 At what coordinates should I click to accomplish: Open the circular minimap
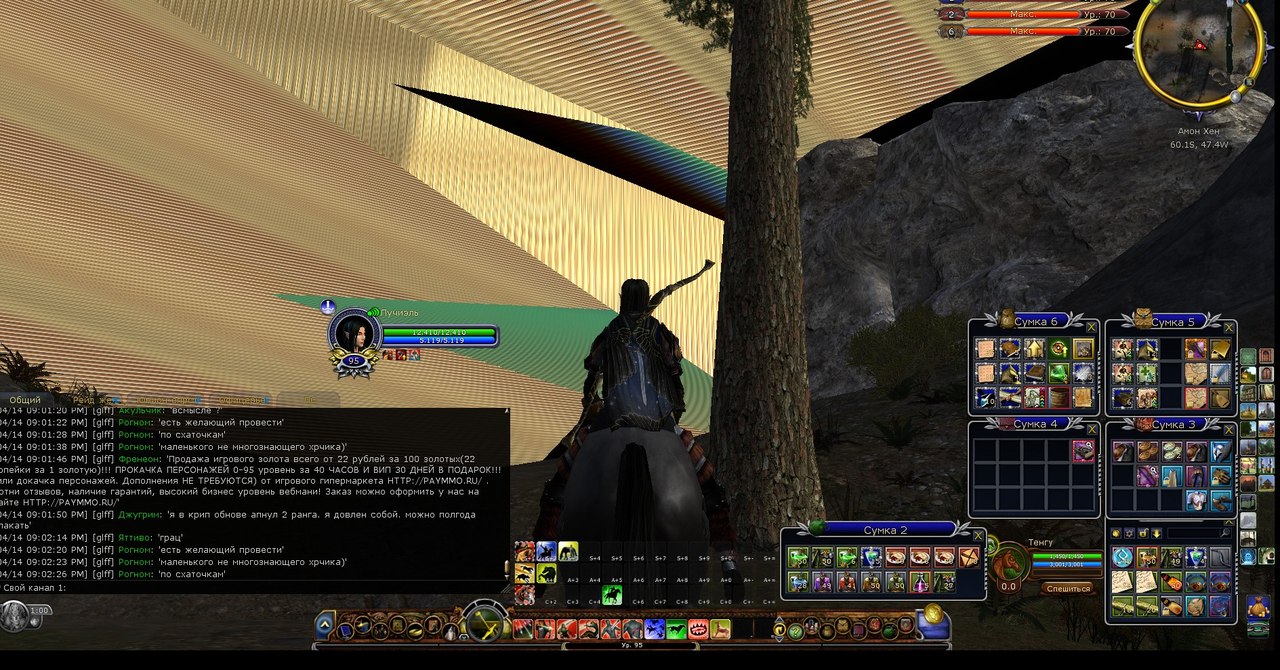(x=1198, y=48)
